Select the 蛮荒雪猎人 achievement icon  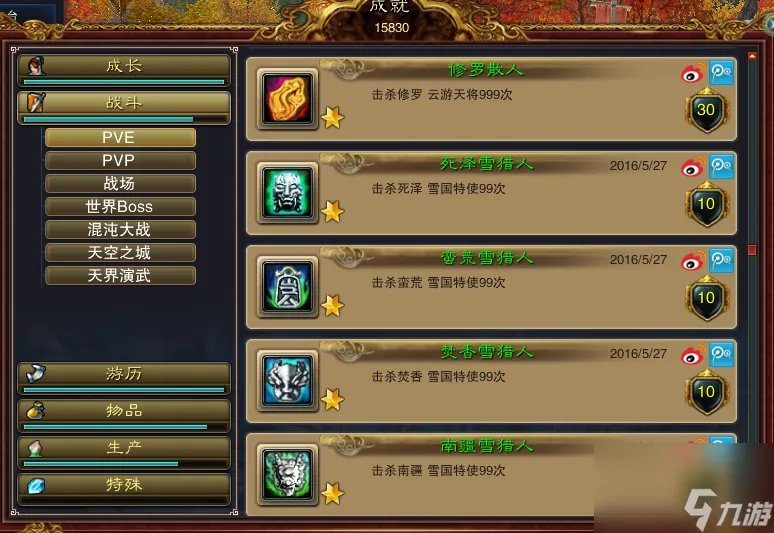click(x=288, y=286)
